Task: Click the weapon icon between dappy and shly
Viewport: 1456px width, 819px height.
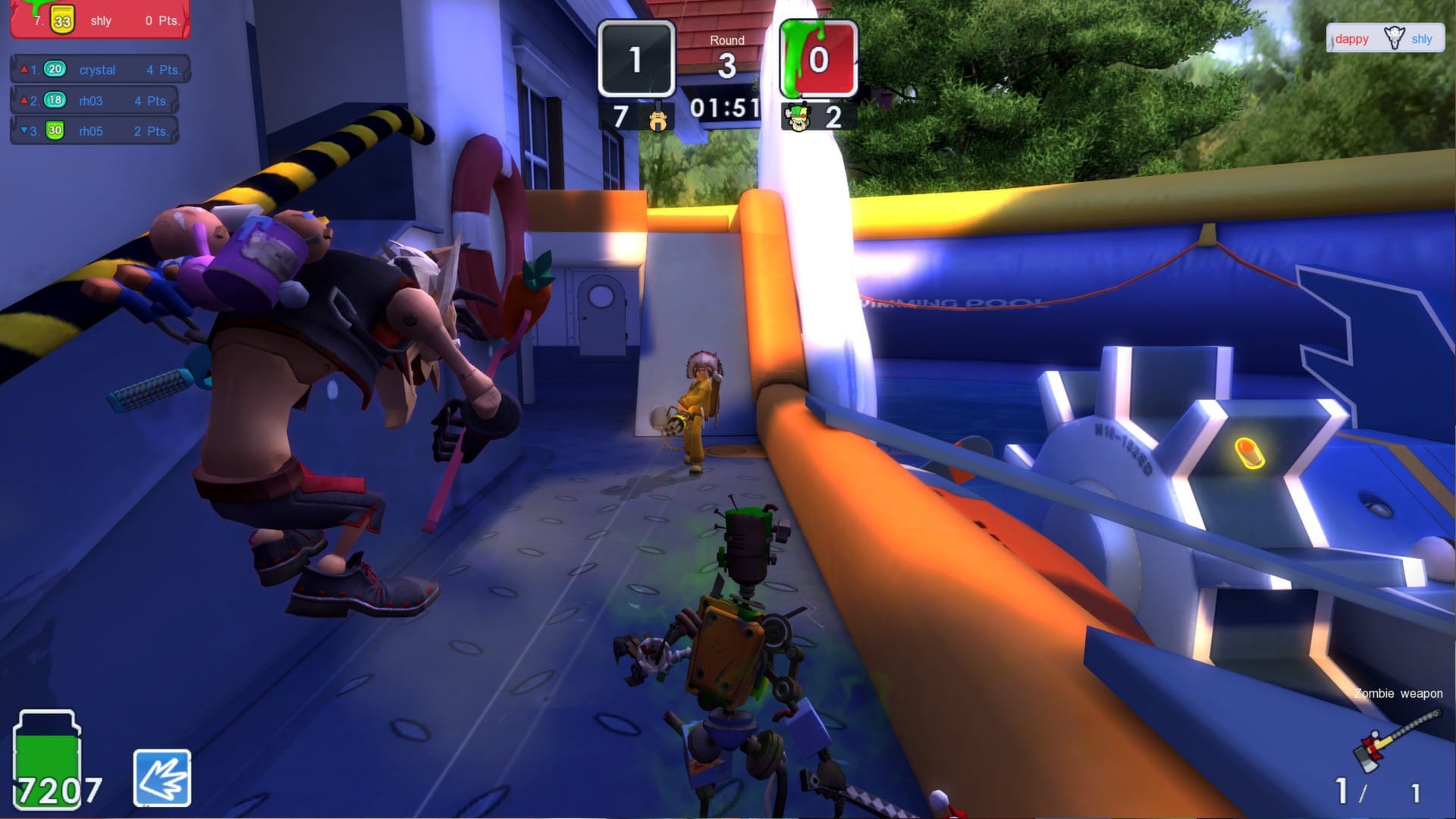Action: coord(1393,36)
